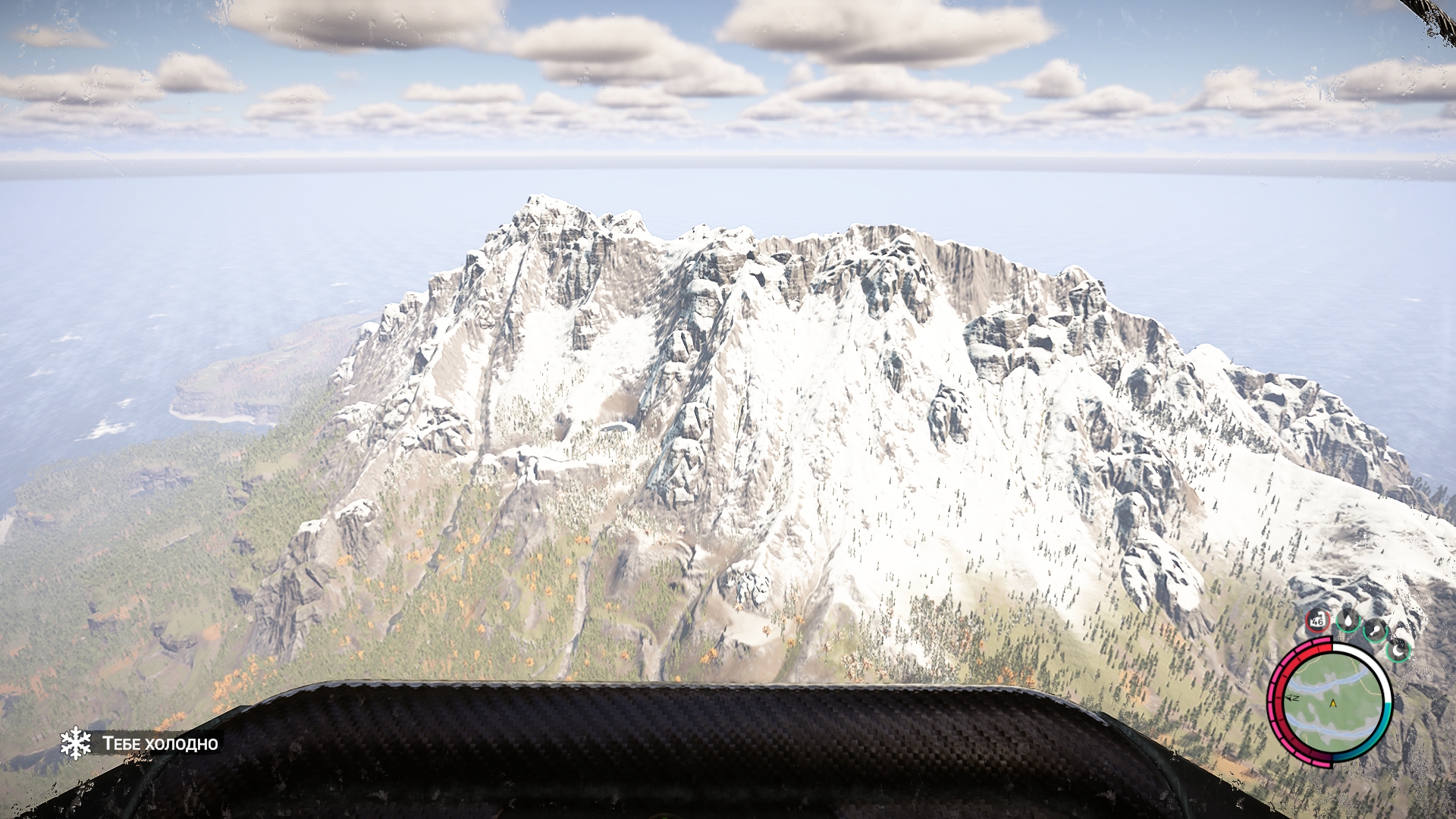Select the water drop thirst icon
This screenshot has width=1456, height=819.
coord(1348,620)
